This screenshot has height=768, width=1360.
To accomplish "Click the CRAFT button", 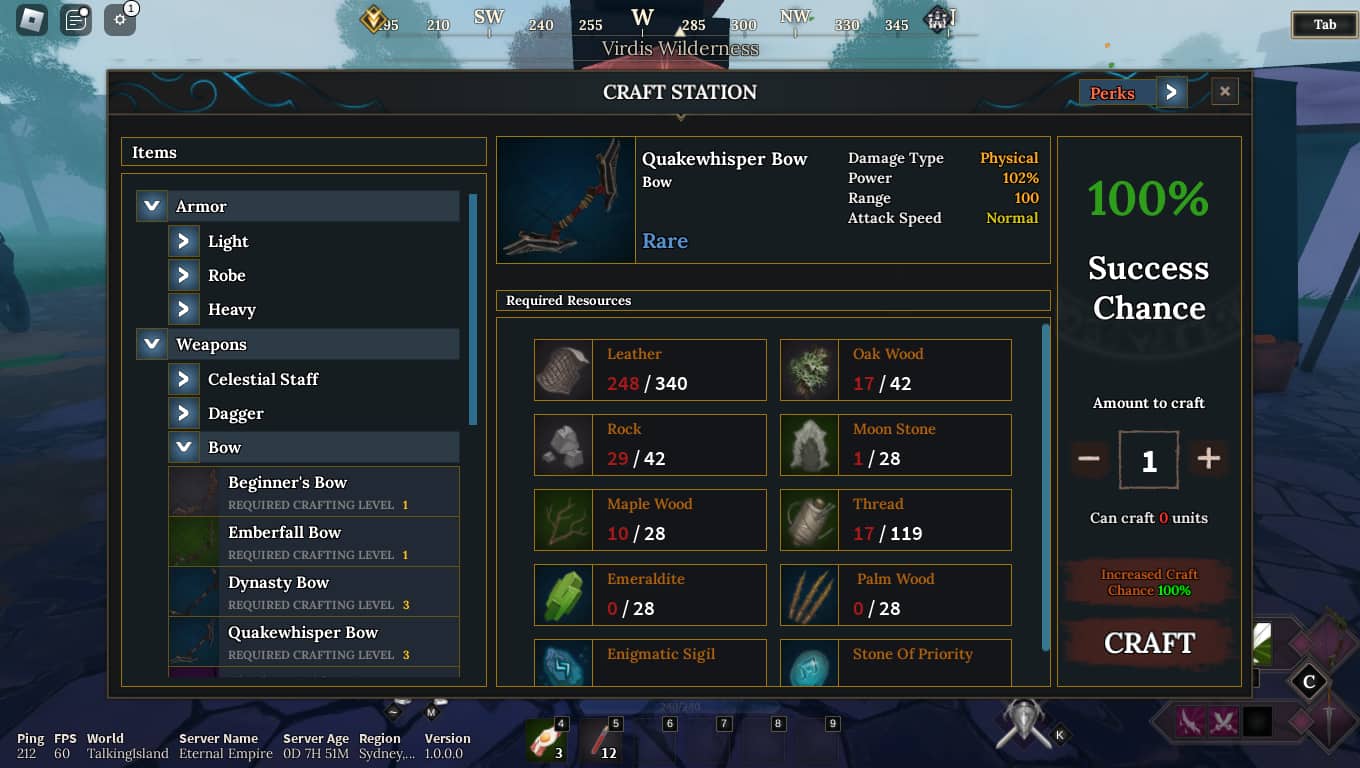I will pyautogui.click(x=1149, y=643).
